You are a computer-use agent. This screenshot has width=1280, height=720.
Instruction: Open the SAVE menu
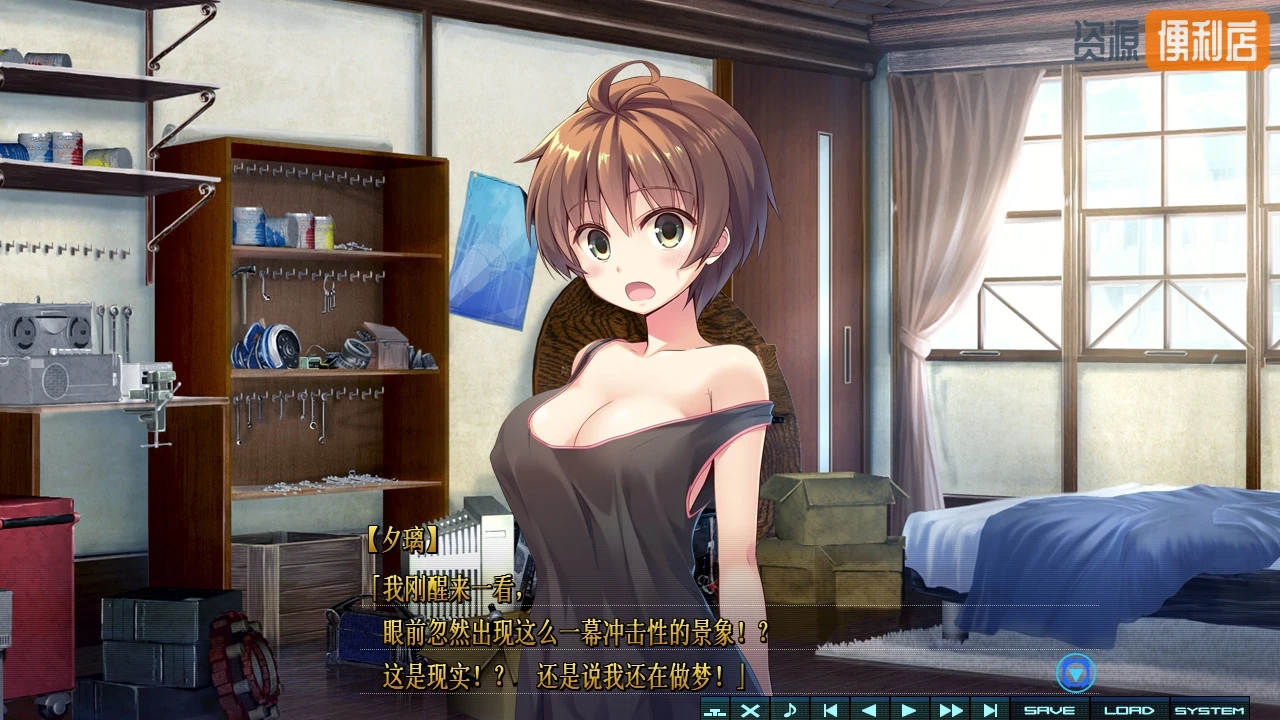click(1049, 710)
